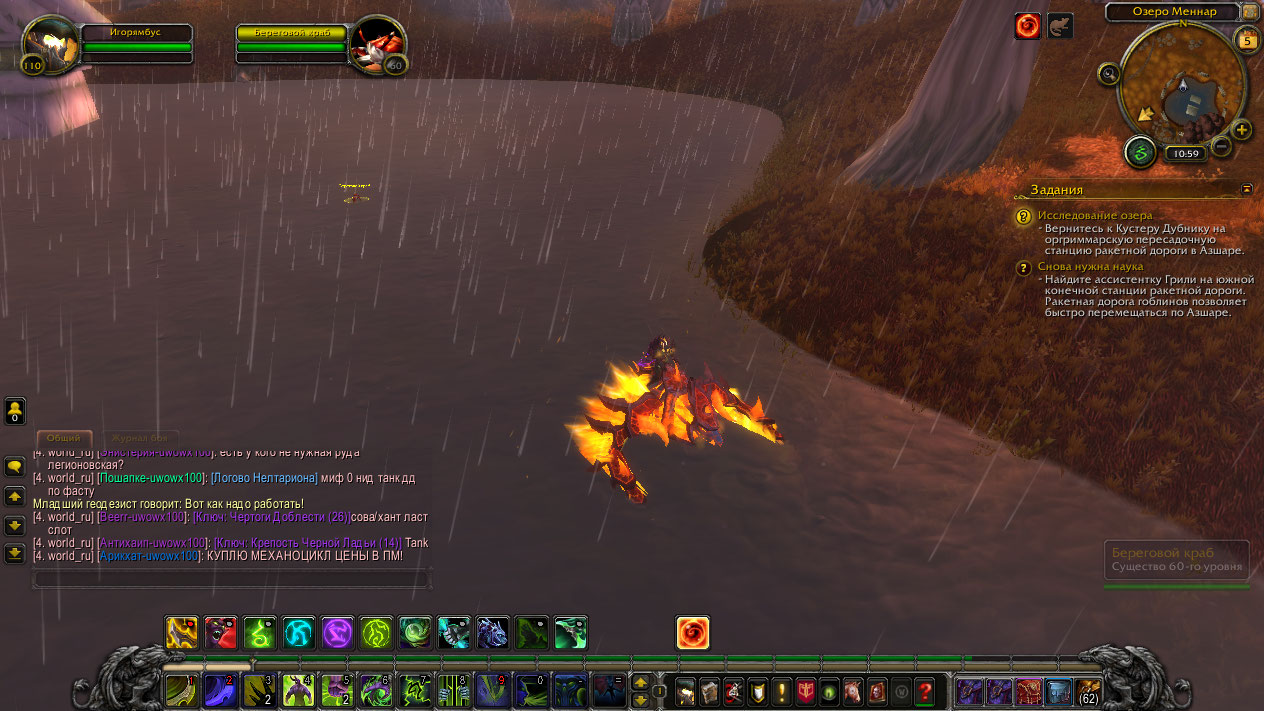
Task: Open the red question mark help button
Action: pyautogui.click(x=925, y=691)
